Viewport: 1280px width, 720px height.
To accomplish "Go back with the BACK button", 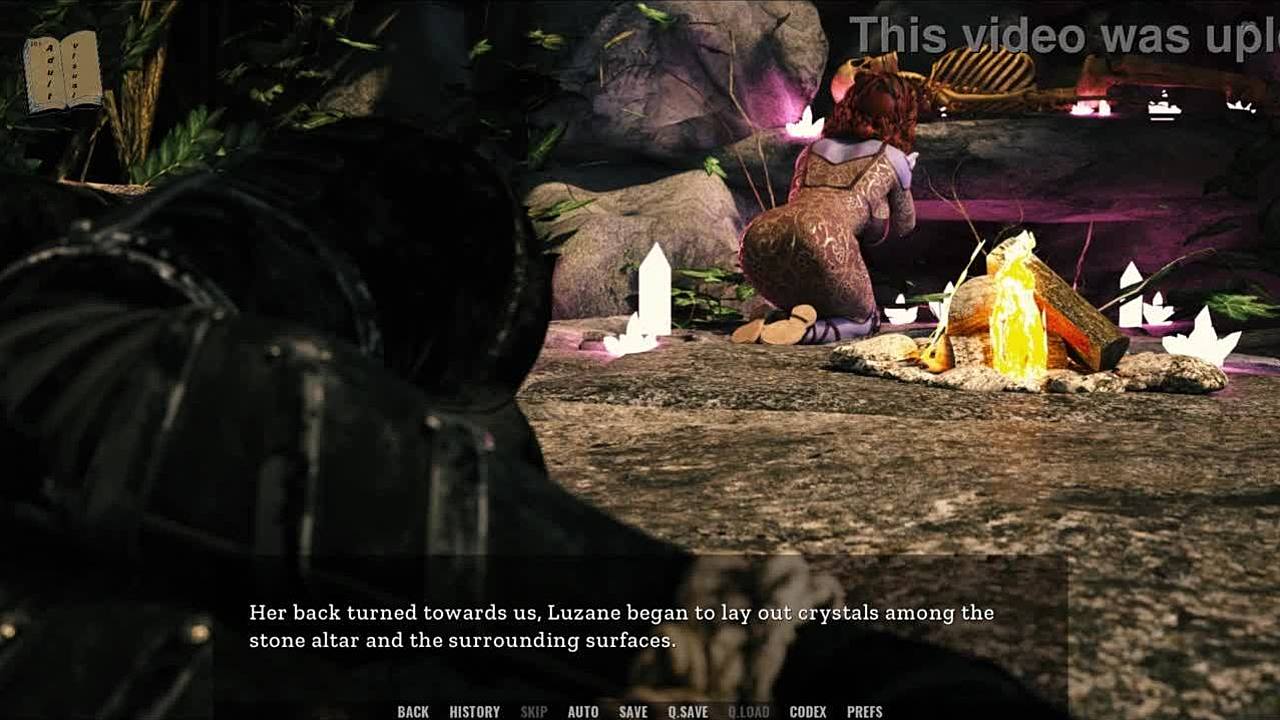I will coord(413,712).
